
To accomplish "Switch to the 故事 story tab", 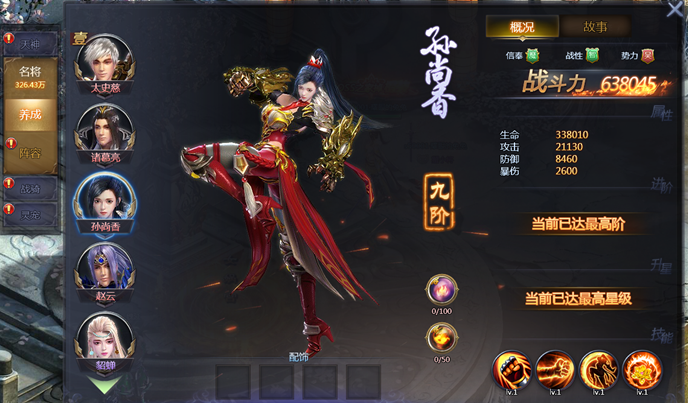I will click(595, 27).
